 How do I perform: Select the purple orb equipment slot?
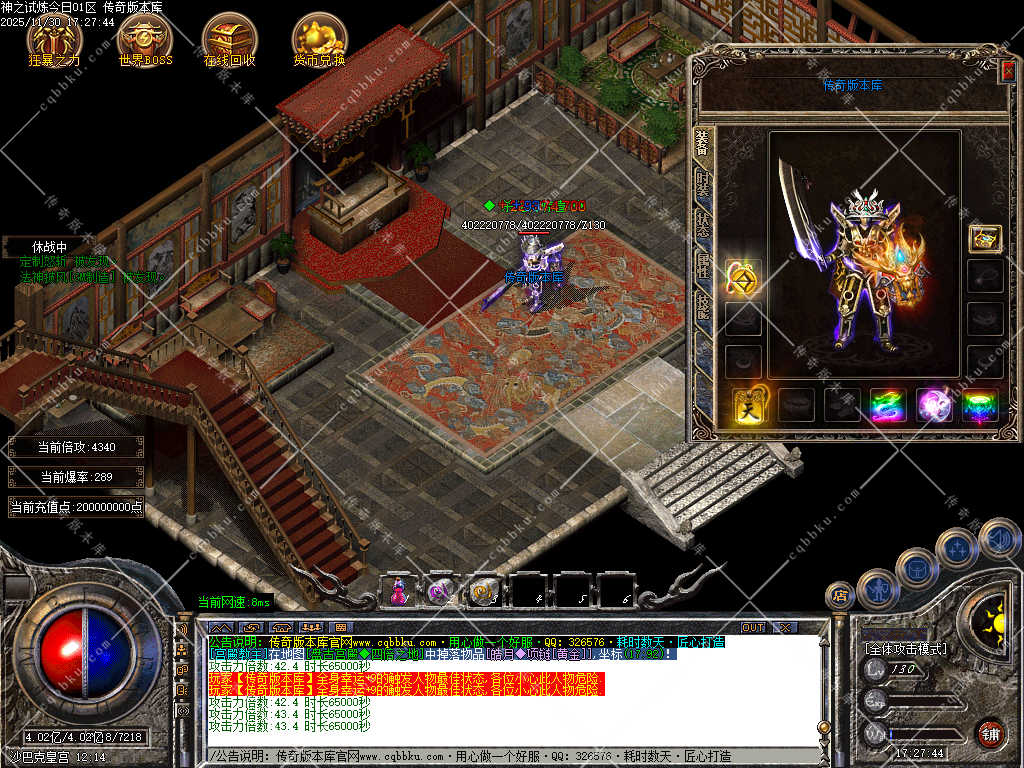click(935, 405)
